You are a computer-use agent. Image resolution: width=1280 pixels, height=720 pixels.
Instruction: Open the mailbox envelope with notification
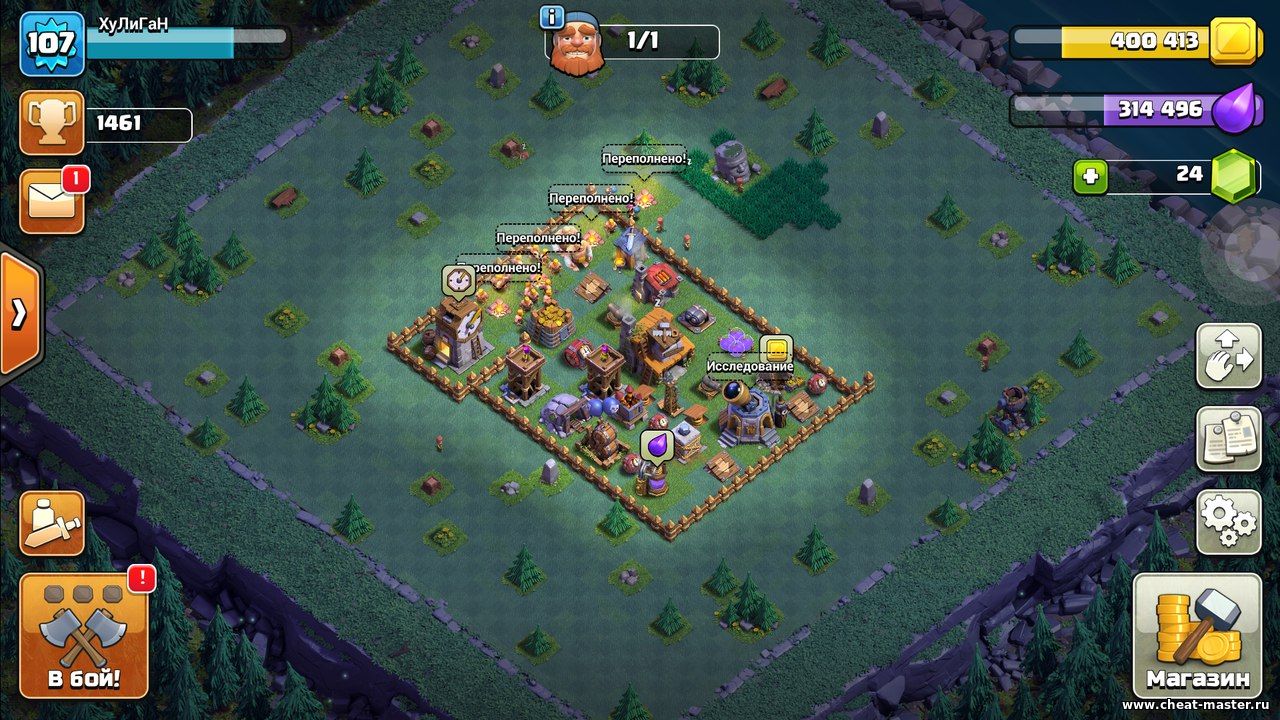52,202
